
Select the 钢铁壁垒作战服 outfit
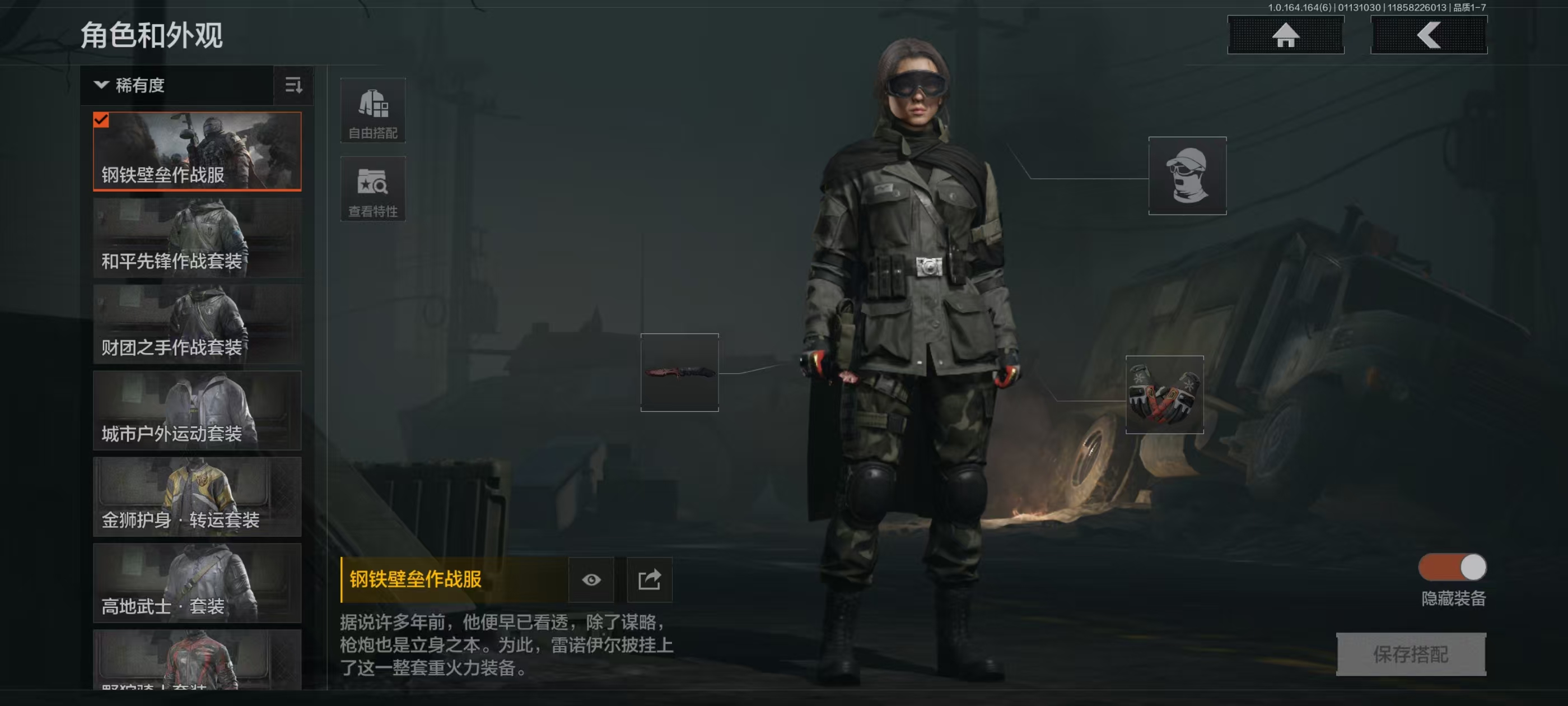pyautogui.click(x=197, y=151)
